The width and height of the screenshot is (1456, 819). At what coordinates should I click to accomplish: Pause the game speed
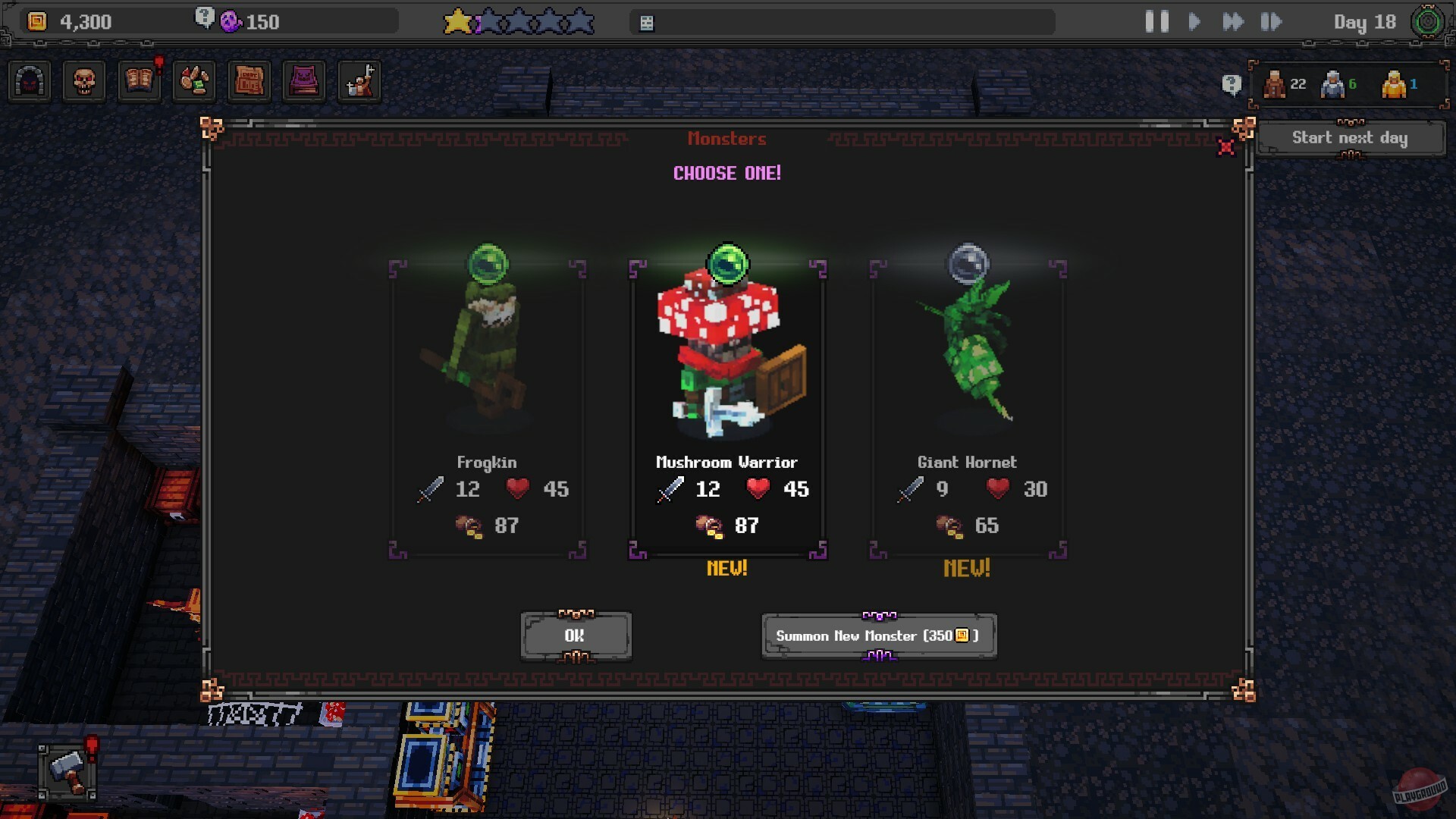1156,22
